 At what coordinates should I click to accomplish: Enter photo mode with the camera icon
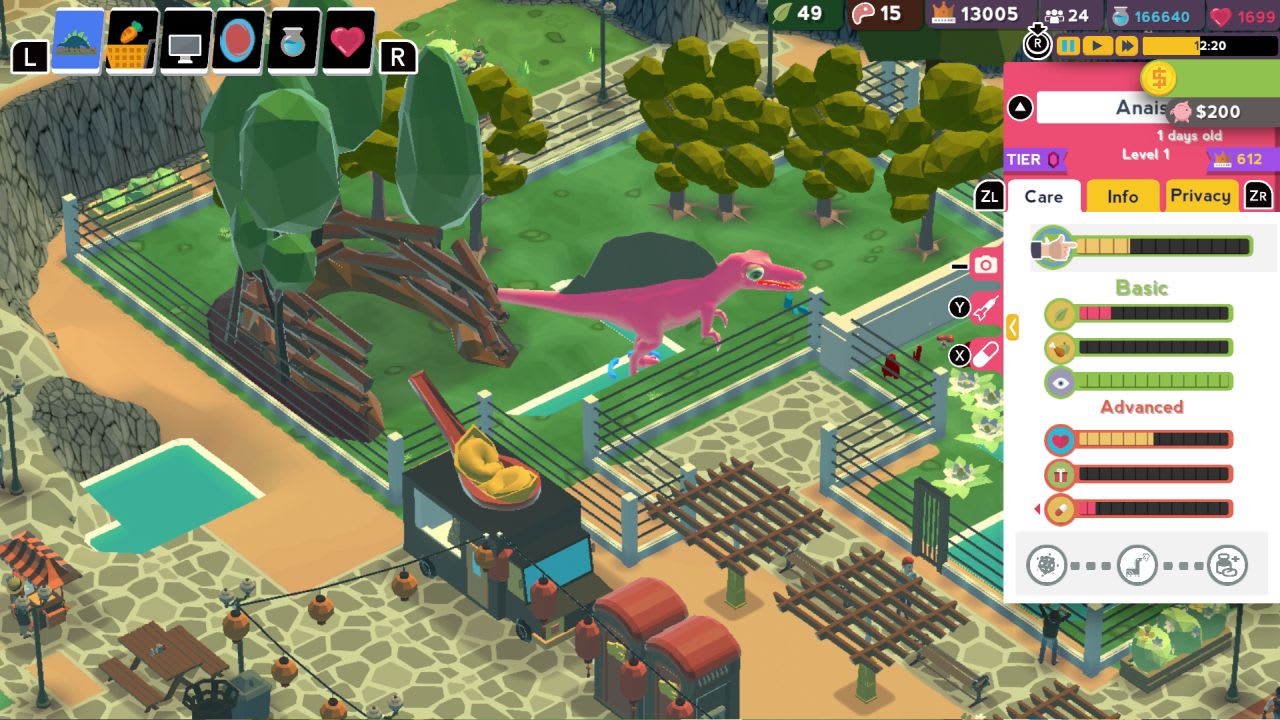(x=986, y=263)
